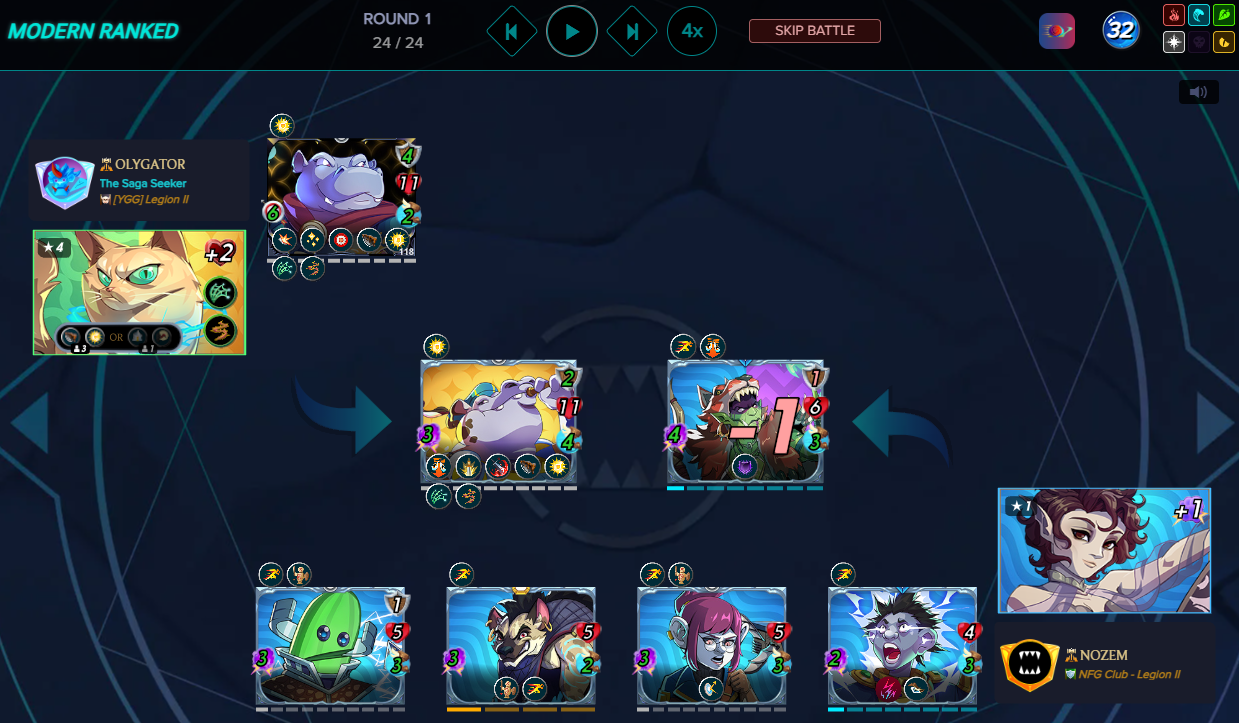This screenshot has width=1239, height=723.
Task: Toggle the 4x playback speed
Action: pyautogui.click(x=692, y=32)
